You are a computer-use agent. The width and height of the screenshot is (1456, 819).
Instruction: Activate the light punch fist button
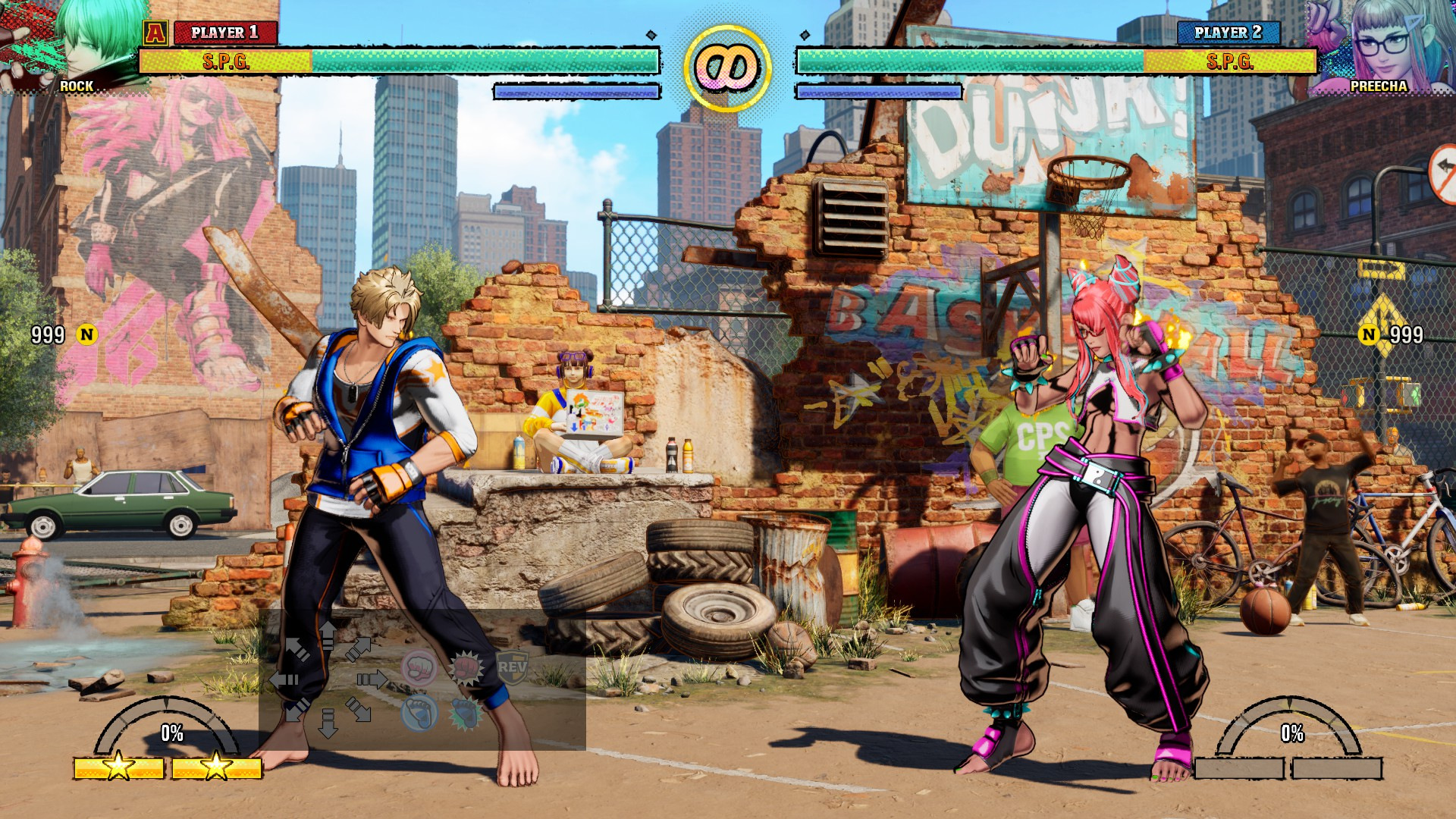click(419, 668)
